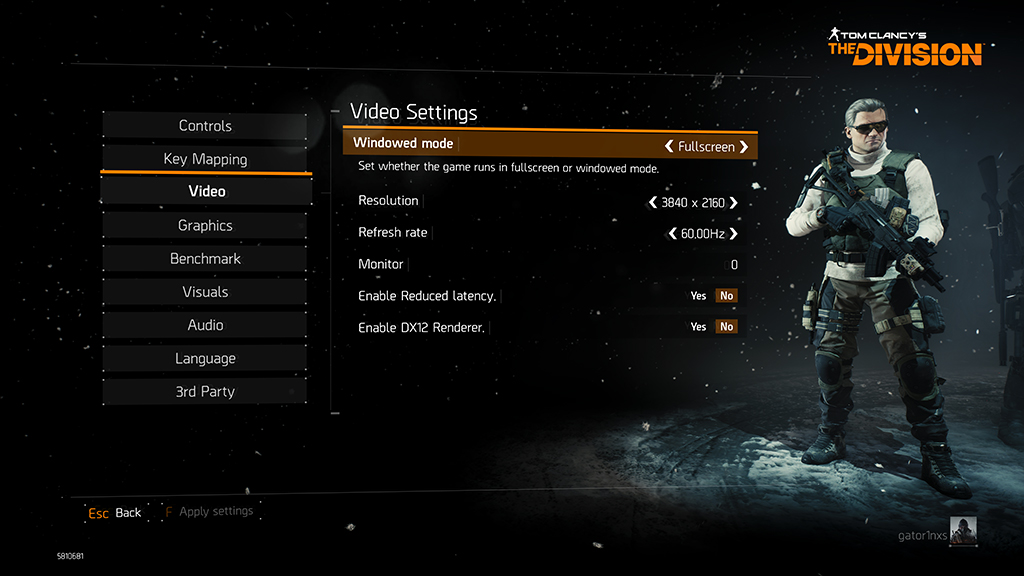Click the gator1nxs player avatar
1024x576 pixels.
963,531
